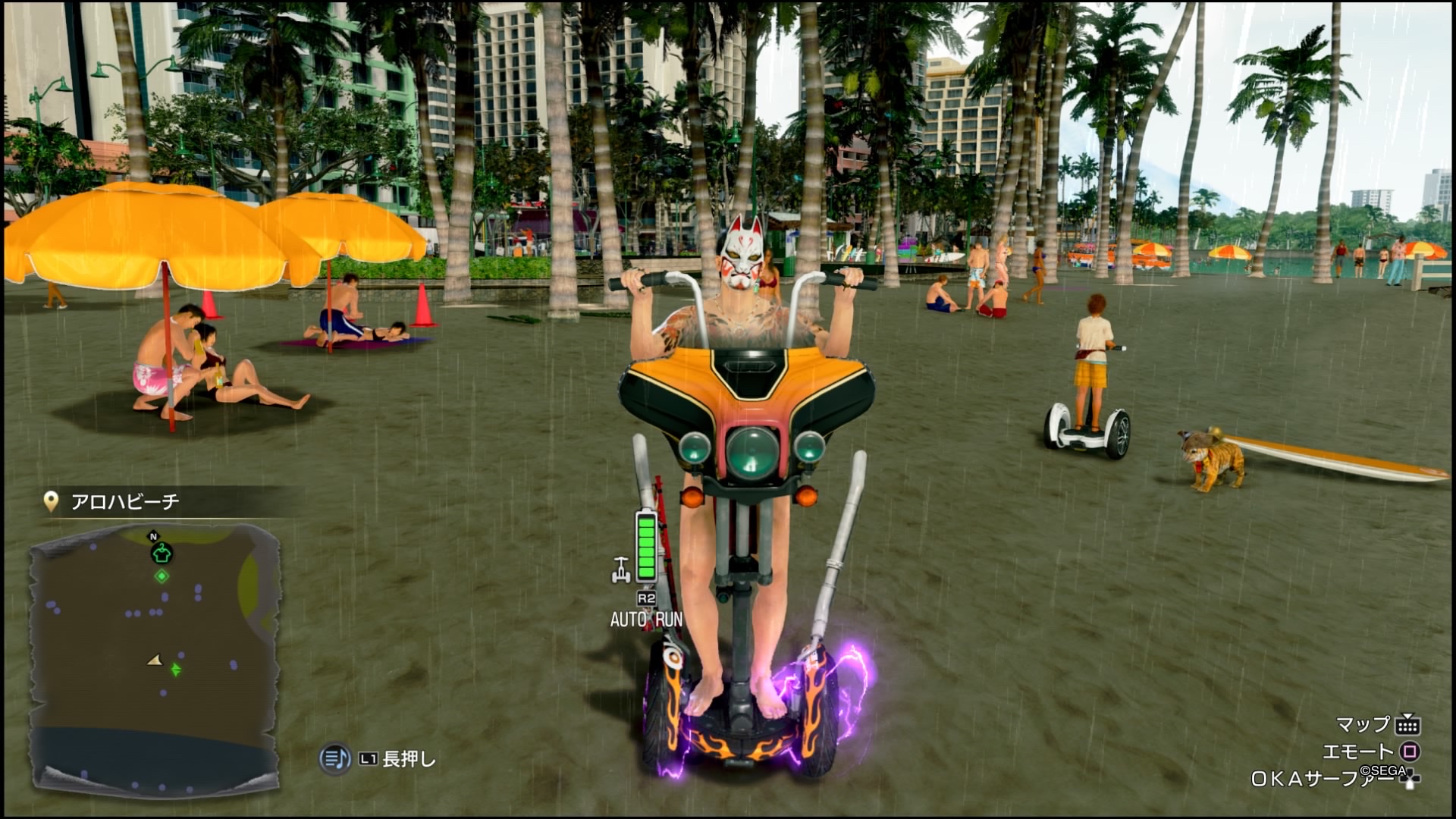This screenshot has width=1456, height=819.
Task: Open the music playlist icon
Action: [x=334, y=758]
